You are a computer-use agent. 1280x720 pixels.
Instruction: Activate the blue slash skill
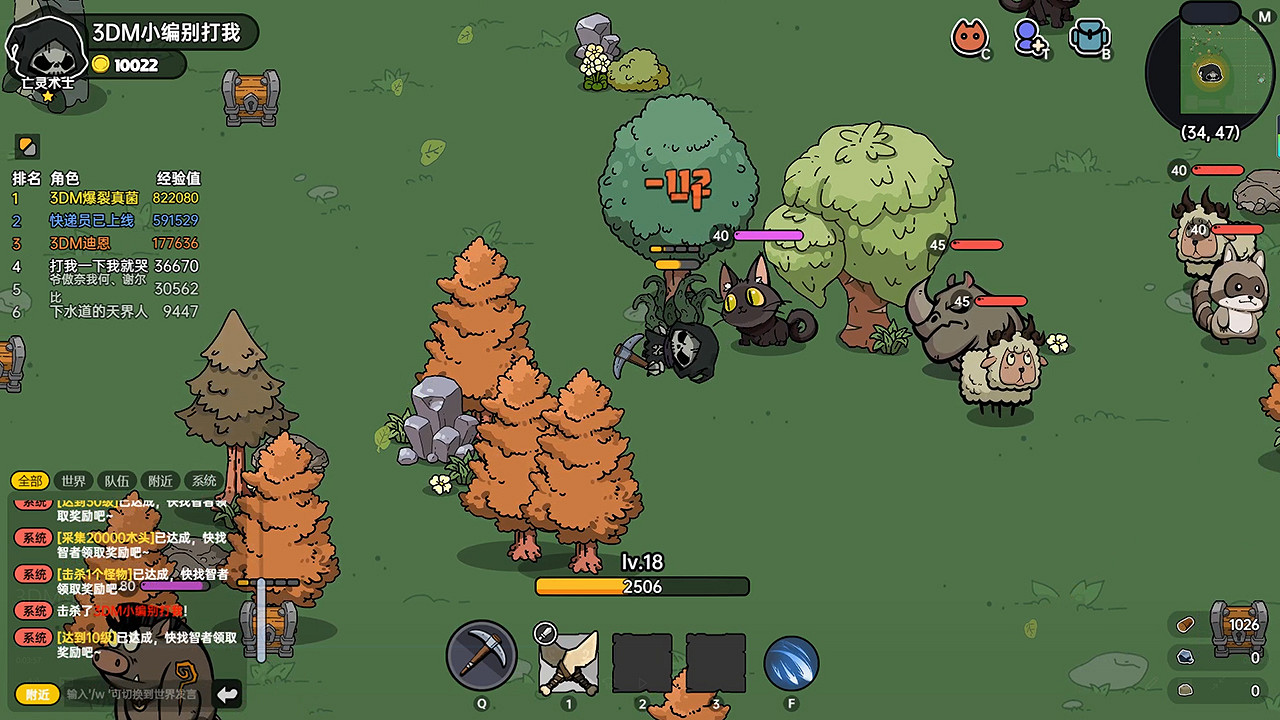[x=791, y=664]
